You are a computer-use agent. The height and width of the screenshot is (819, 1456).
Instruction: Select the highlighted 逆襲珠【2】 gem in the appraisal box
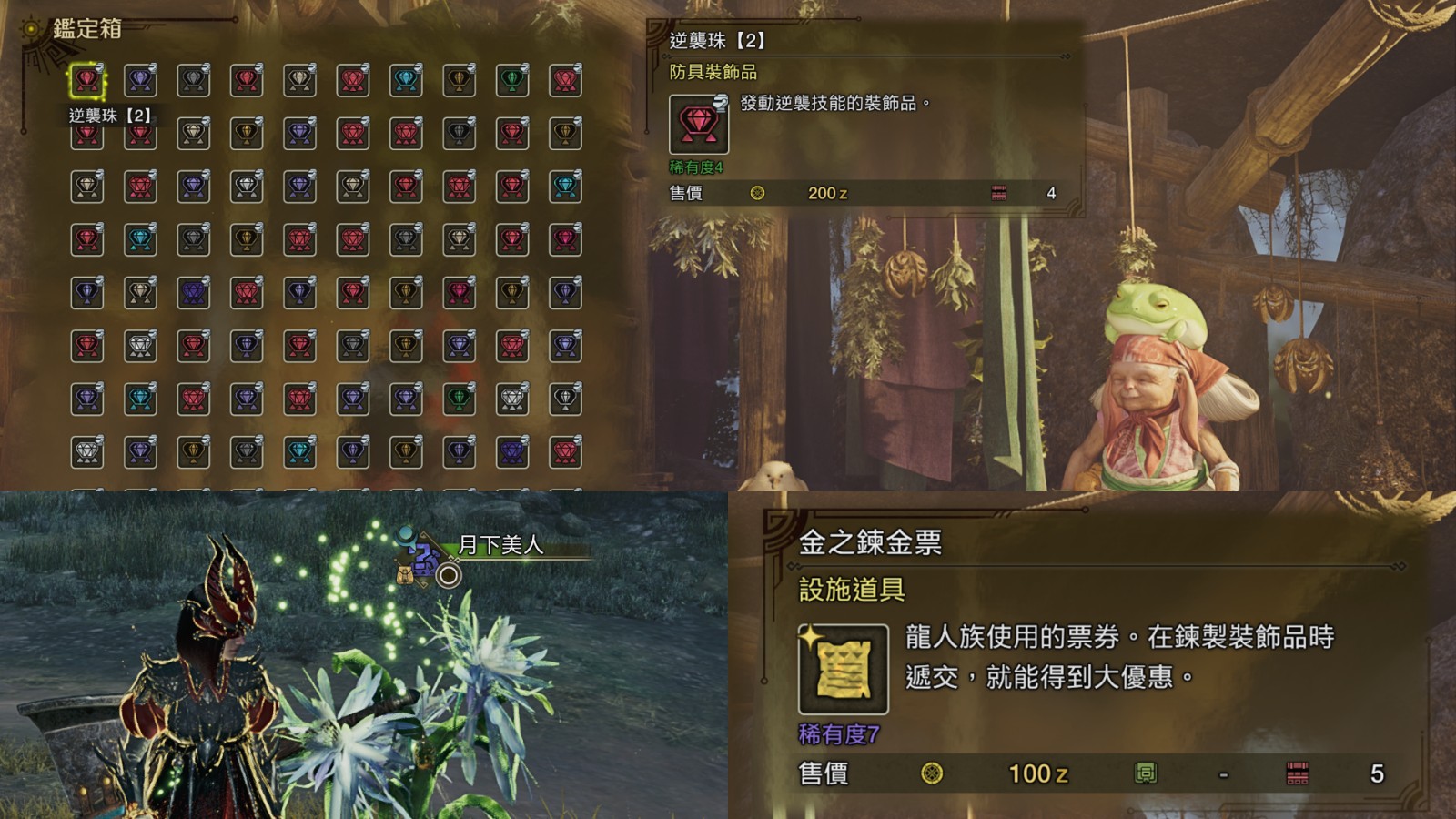point(86,81)
